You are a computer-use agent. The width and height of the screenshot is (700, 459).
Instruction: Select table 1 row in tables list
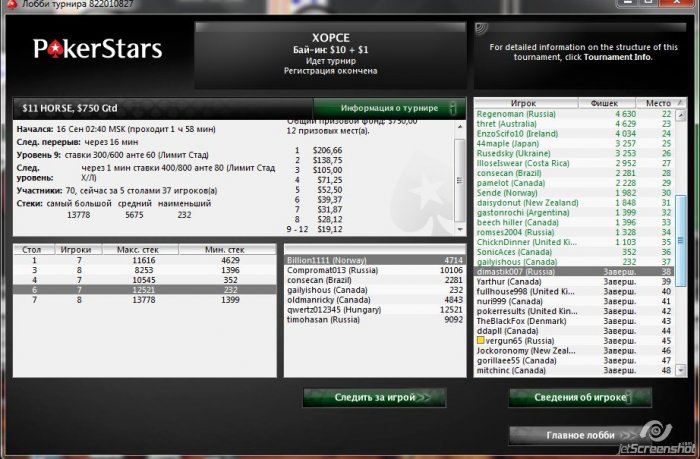click(x=140, y=259)
